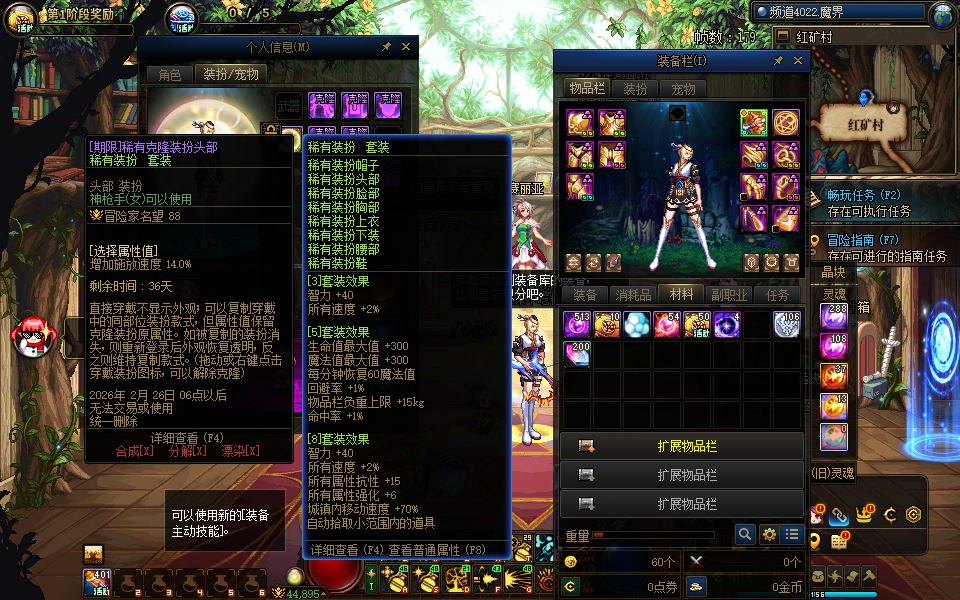Pin the 装备栏 inventory window
960x600 pixels.
[x=779, y=61]
